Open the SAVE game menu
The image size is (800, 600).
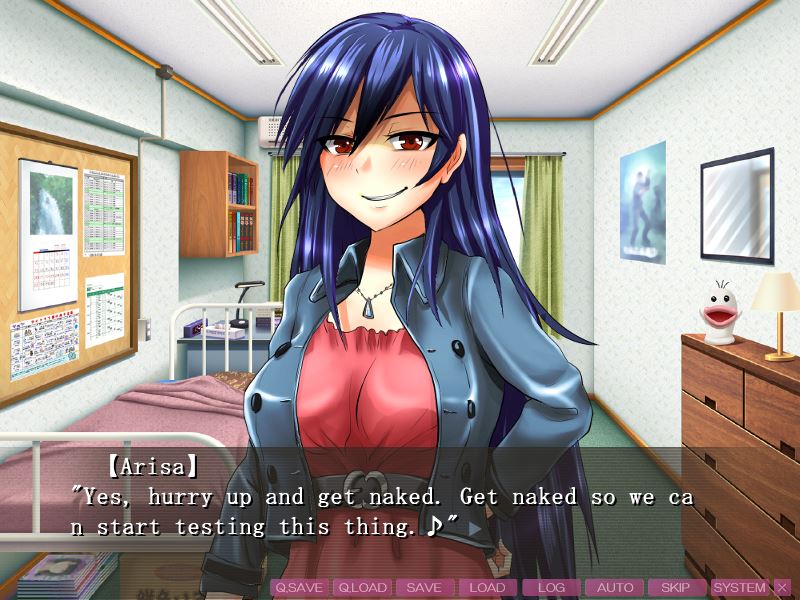(x=424, y=588)
